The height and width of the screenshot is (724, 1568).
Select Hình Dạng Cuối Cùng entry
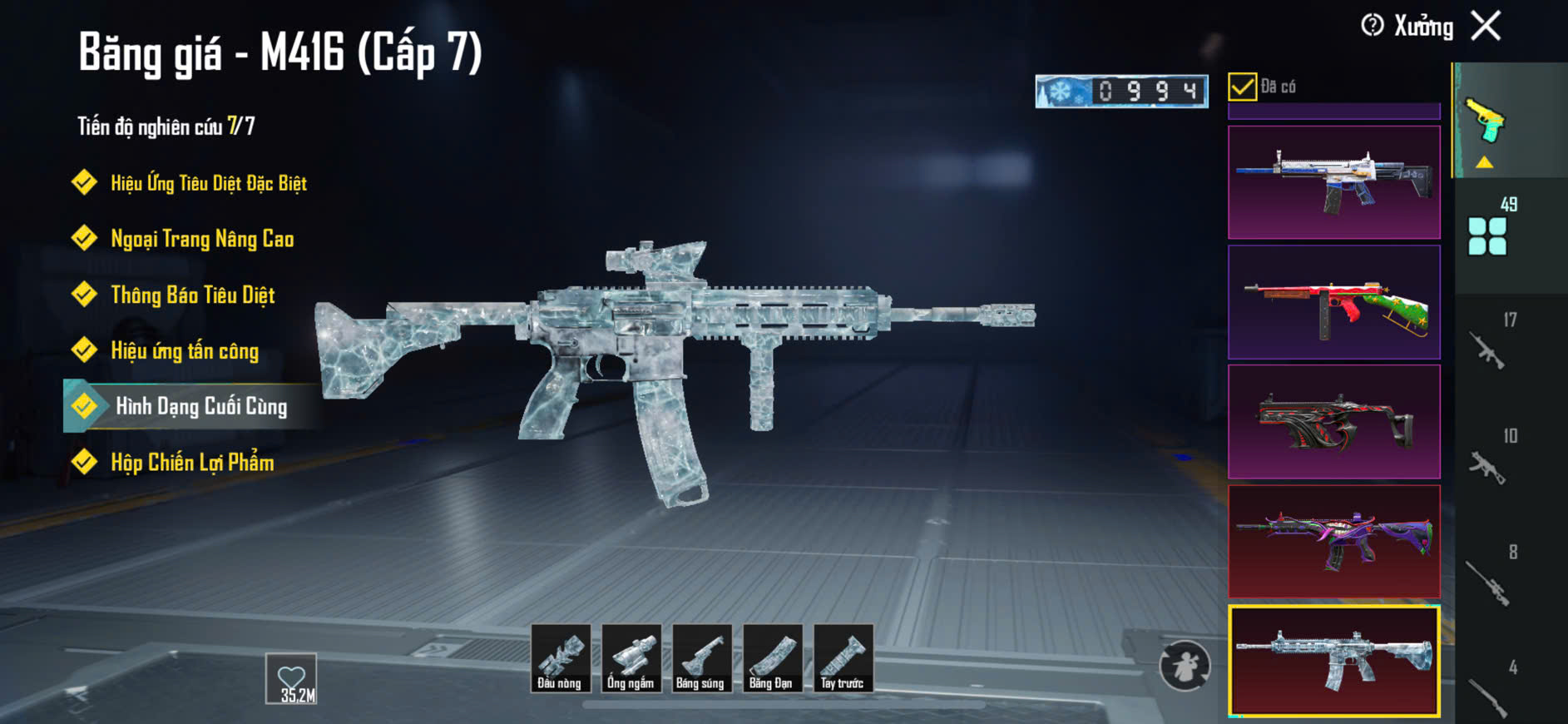pos(200,406)
